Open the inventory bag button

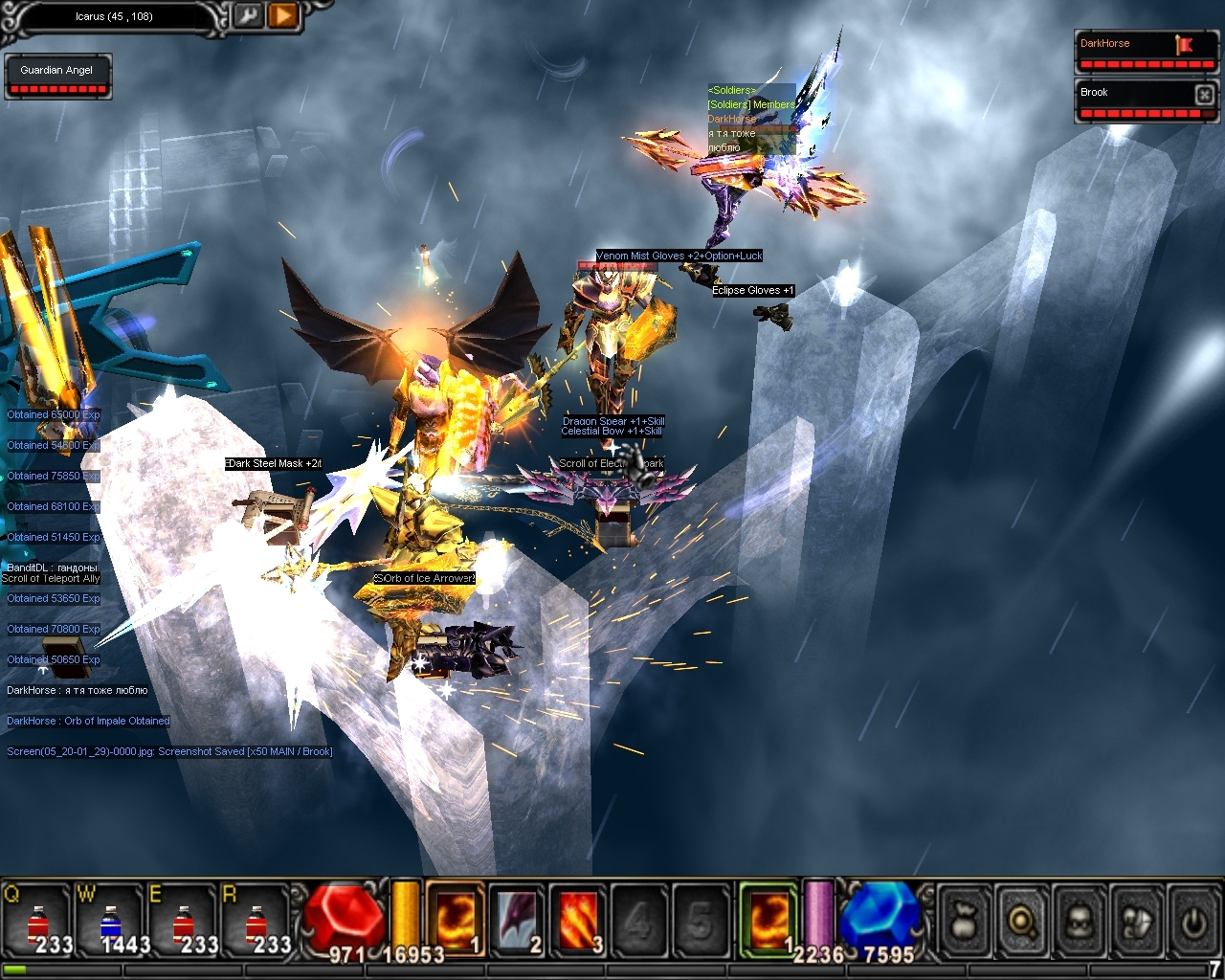(x=965, y=921)
